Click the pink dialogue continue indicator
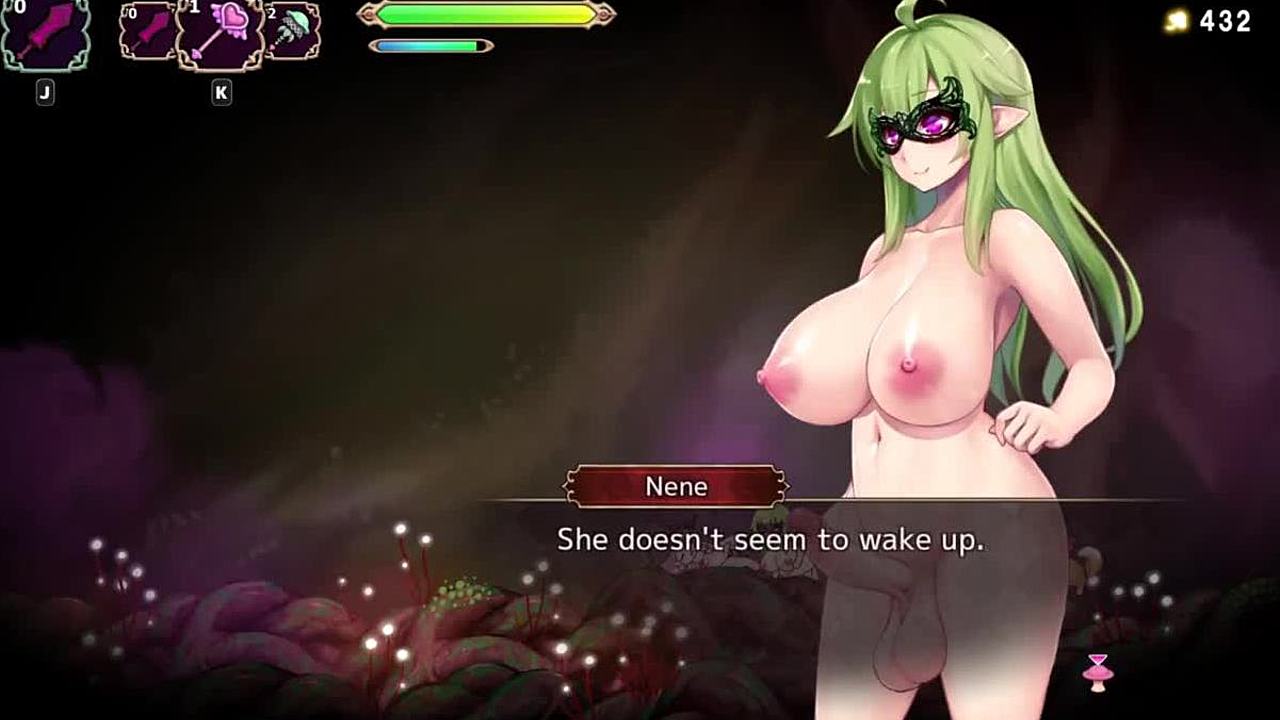Screen dimensions: 1280x720 (x=1097, y=672)
